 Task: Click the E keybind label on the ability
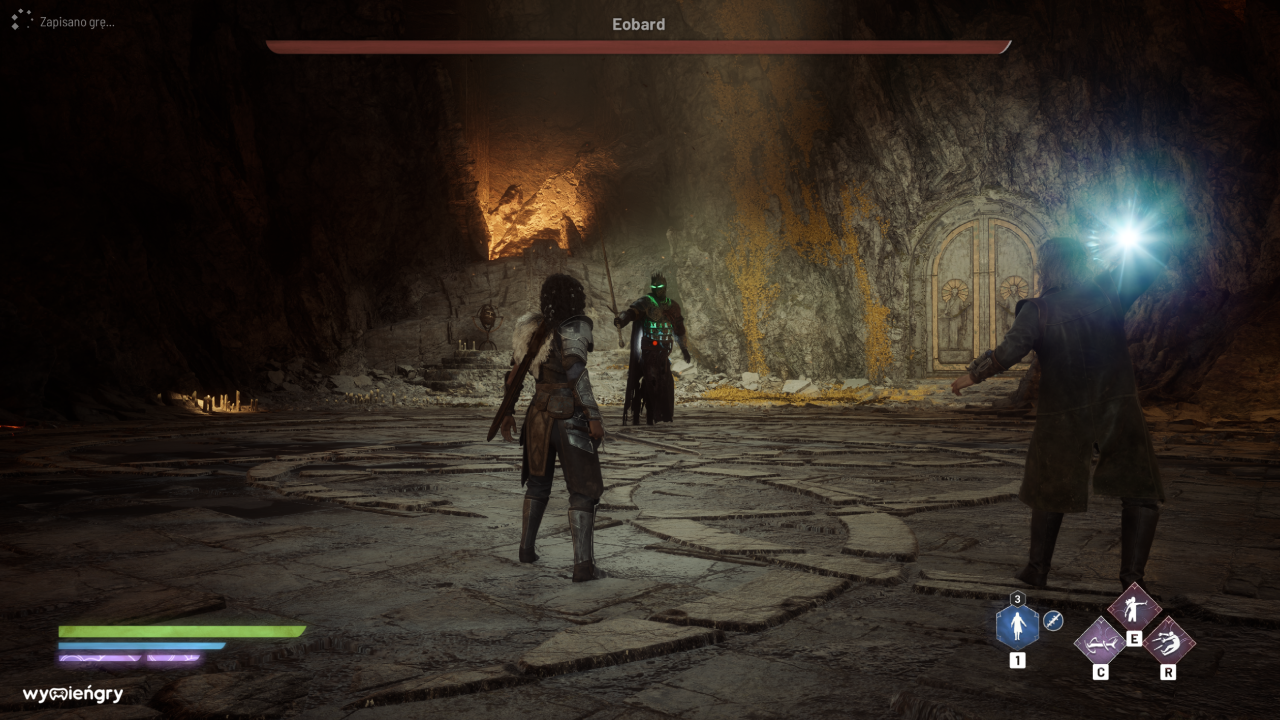[x=1134, y=639]
